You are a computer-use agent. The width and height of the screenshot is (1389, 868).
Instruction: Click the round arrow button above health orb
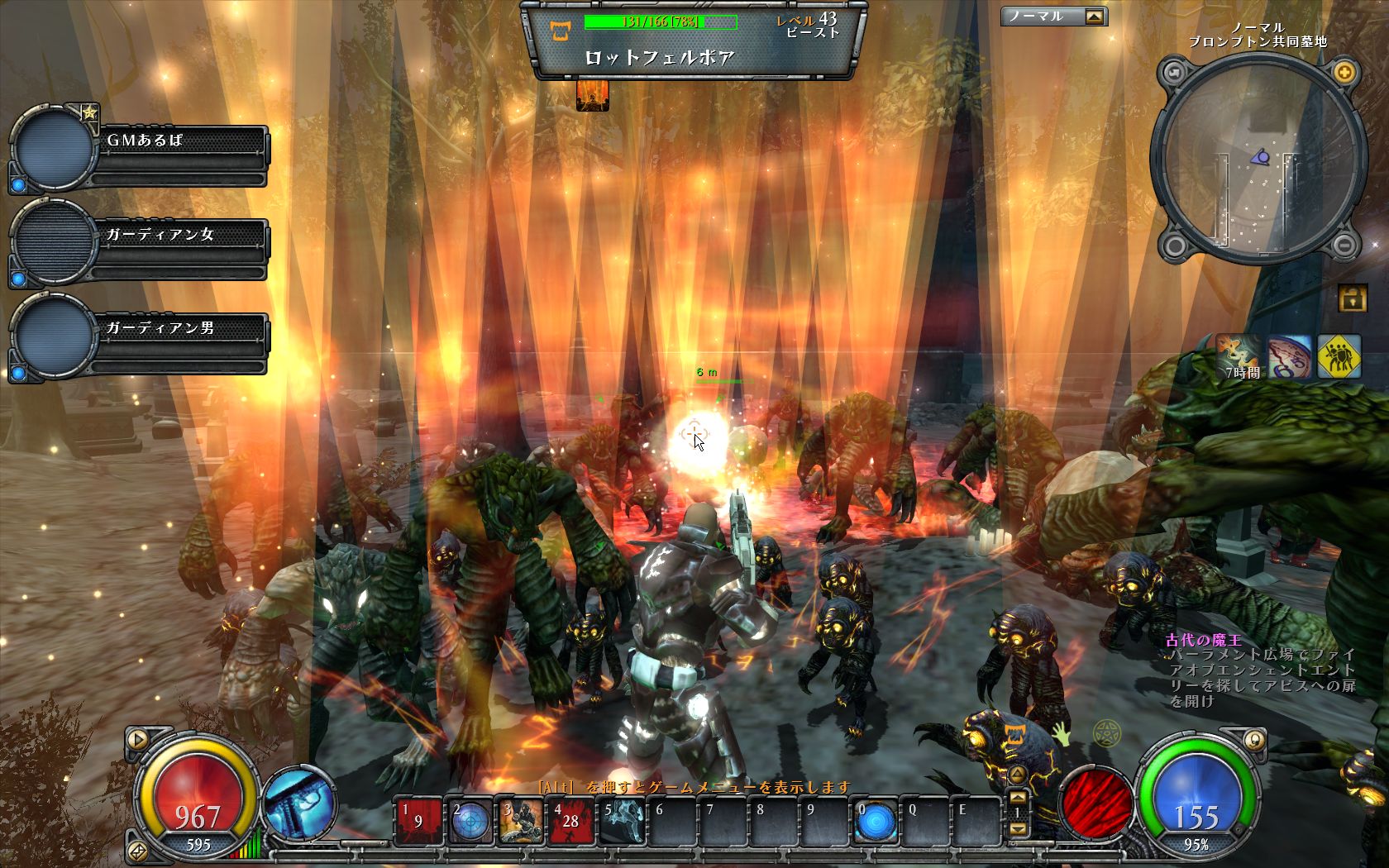(137, 738)
